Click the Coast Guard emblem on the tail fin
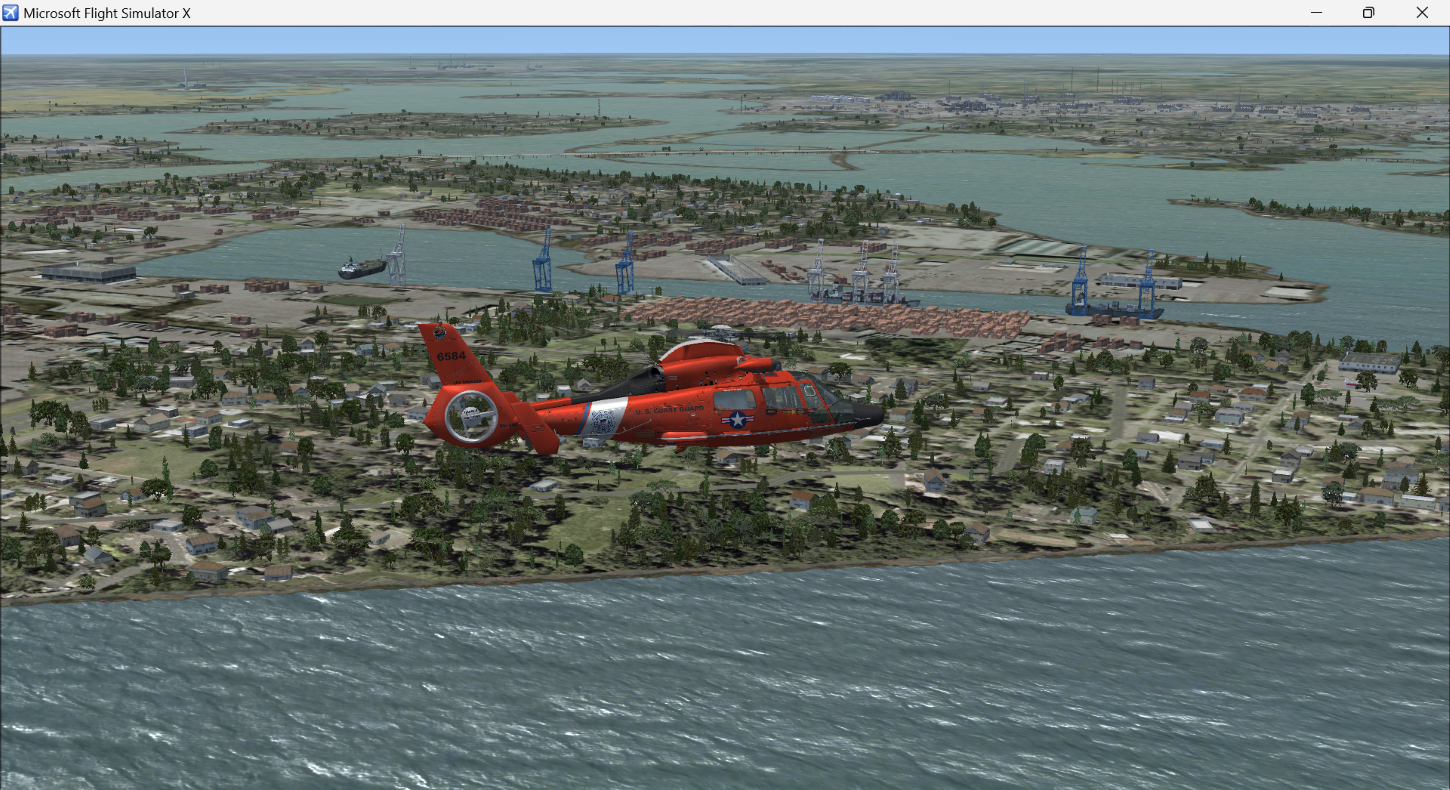1450x790 pixels. 438,332
